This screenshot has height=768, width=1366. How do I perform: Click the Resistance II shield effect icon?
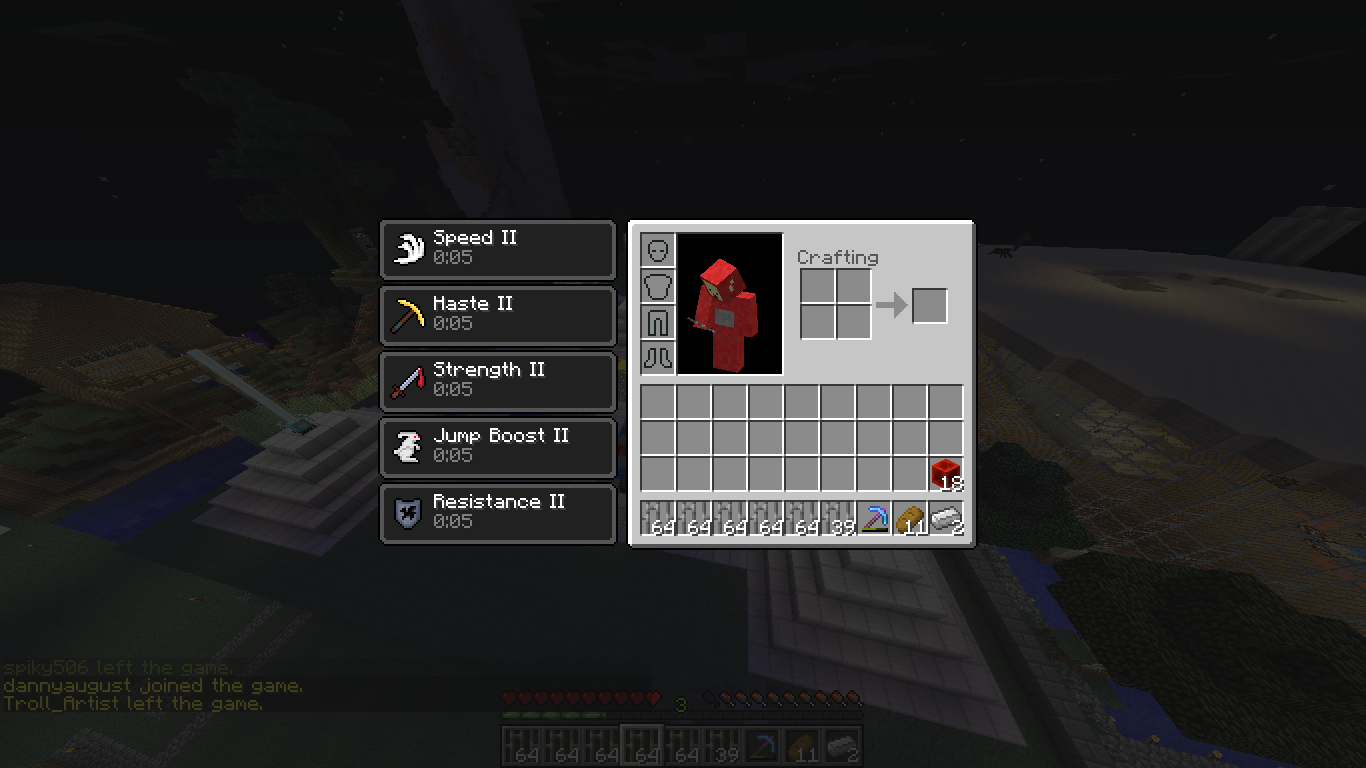pyautogui.click(x=406, y=512)
